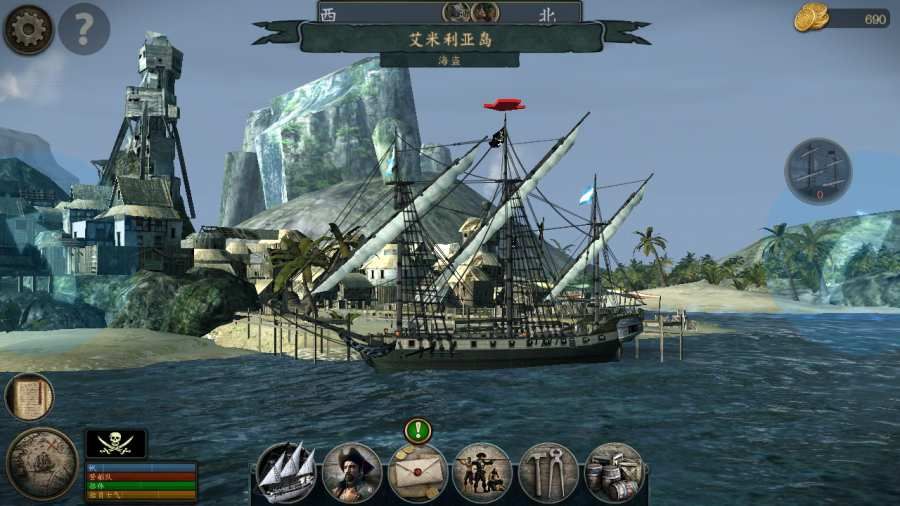Open the pirate crew menu
The image size is (900, 506).
click(482, 472)
